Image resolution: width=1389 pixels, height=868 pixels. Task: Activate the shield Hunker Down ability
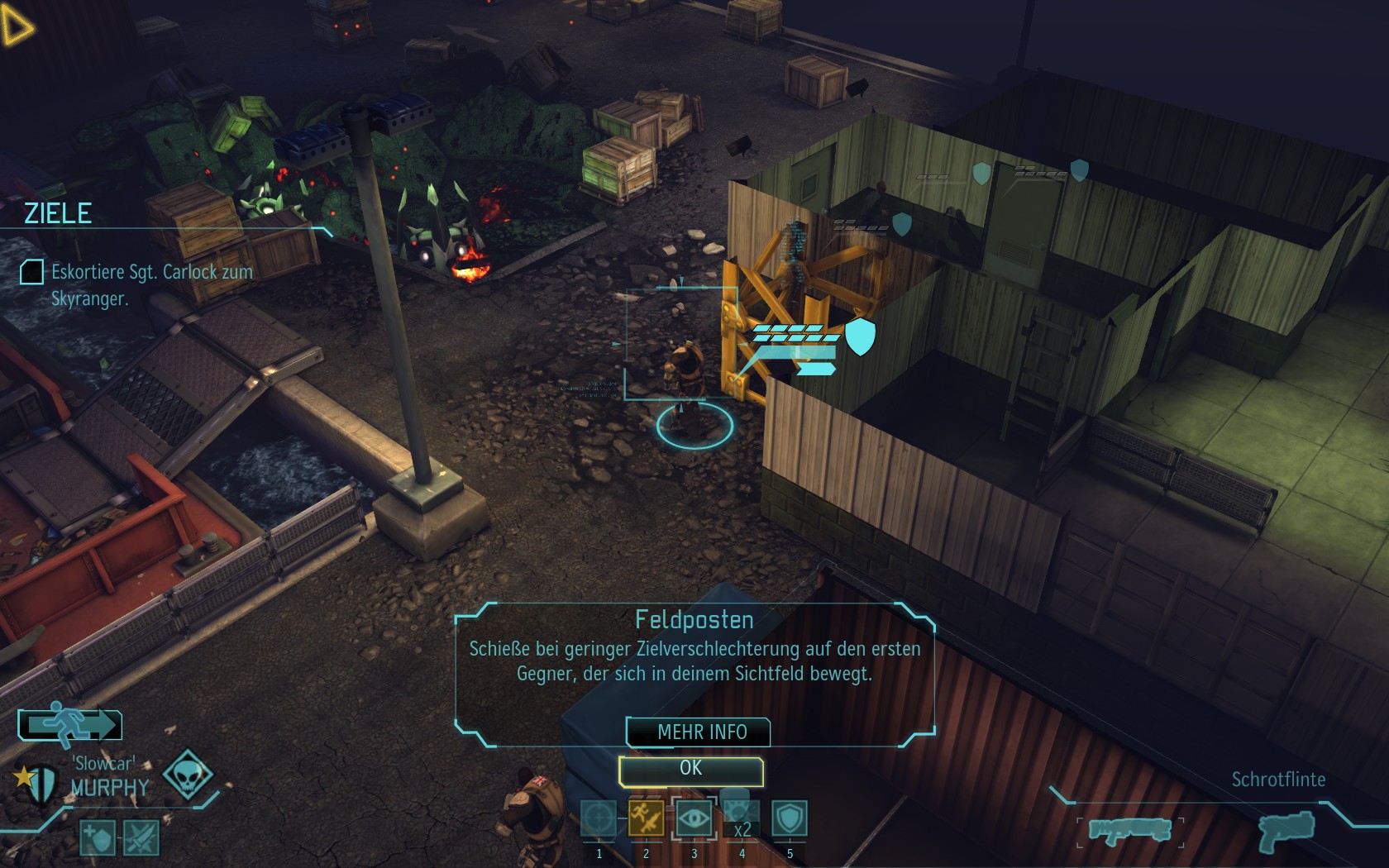pos(789,819)
